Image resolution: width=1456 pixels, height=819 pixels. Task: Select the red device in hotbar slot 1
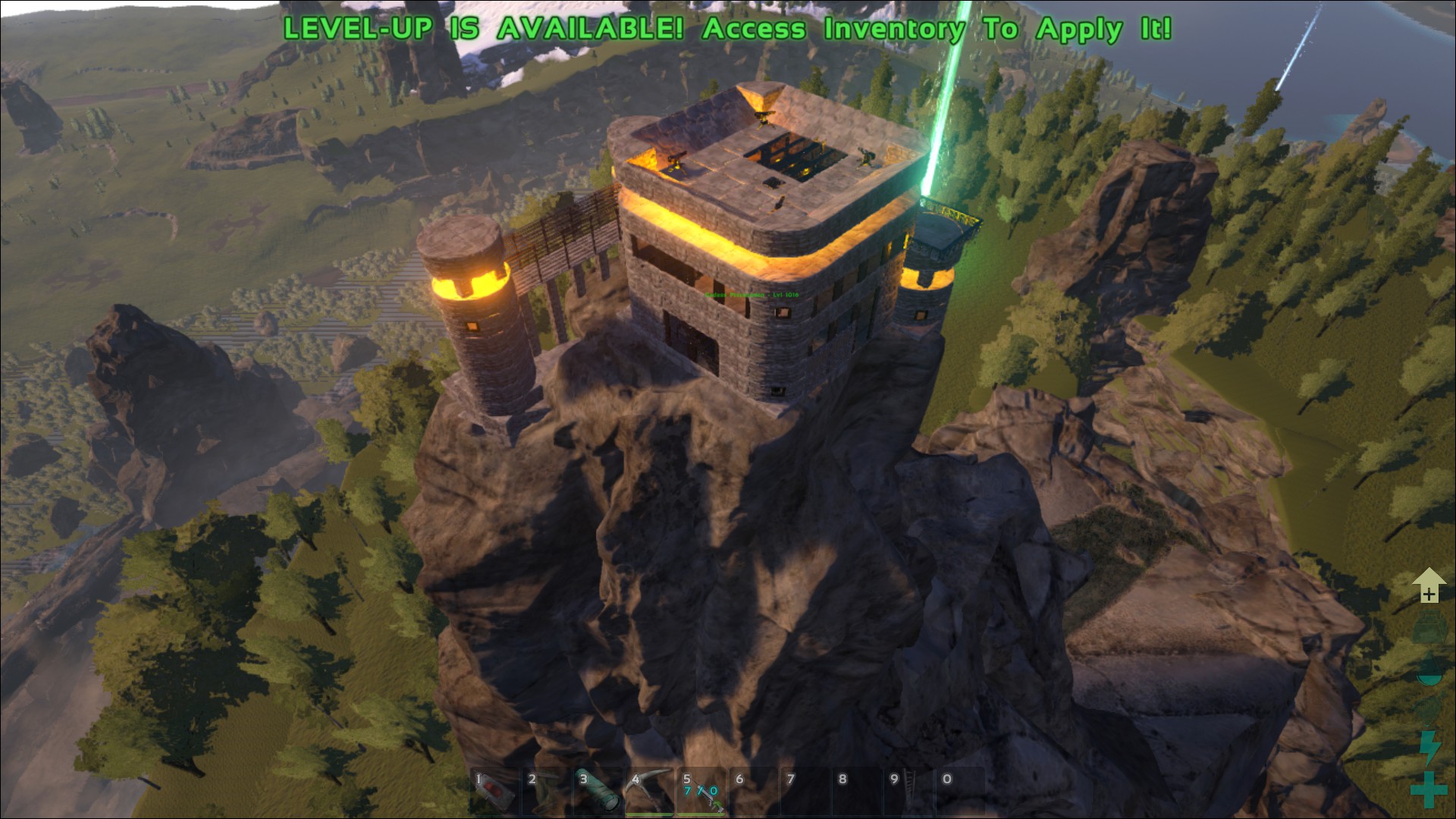pyautogui.click(x=494, y=792)
